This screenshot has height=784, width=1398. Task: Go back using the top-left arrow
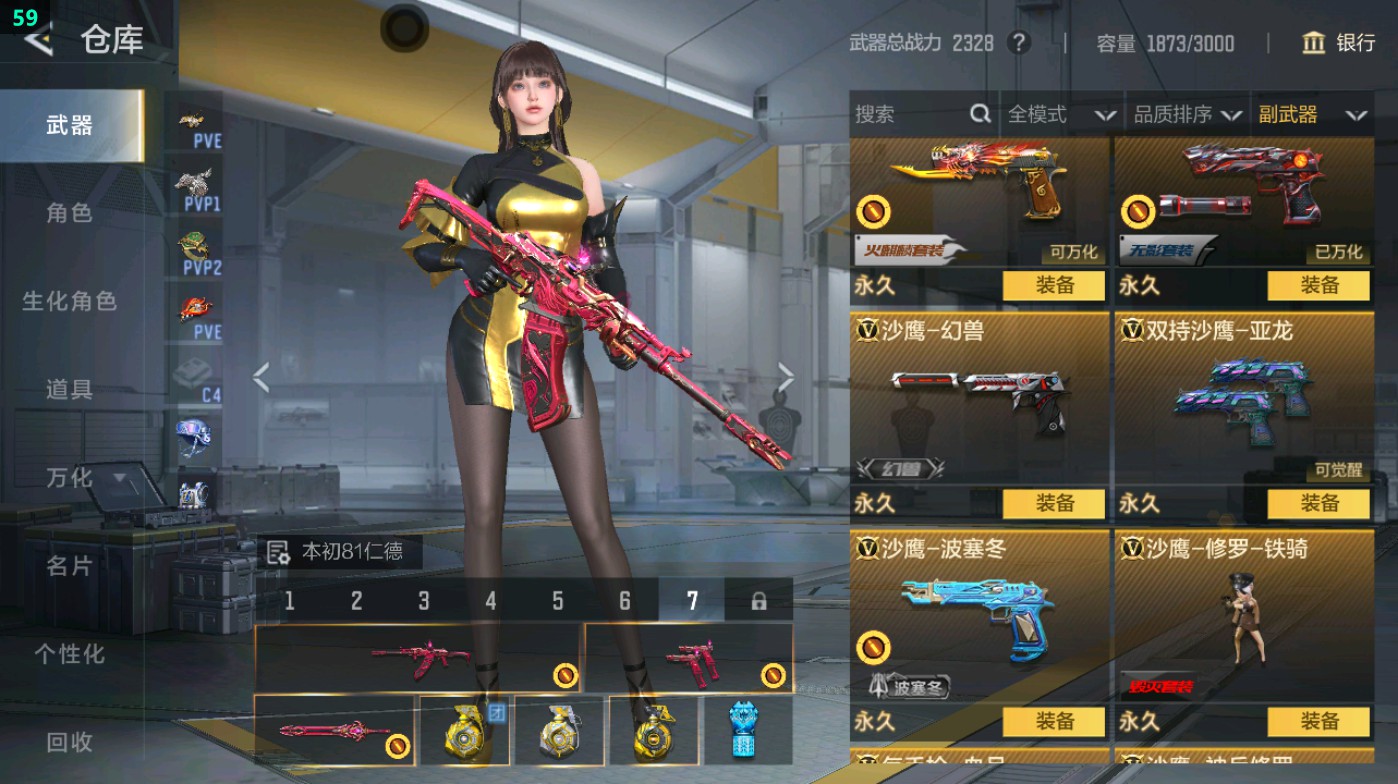(38, 40)
